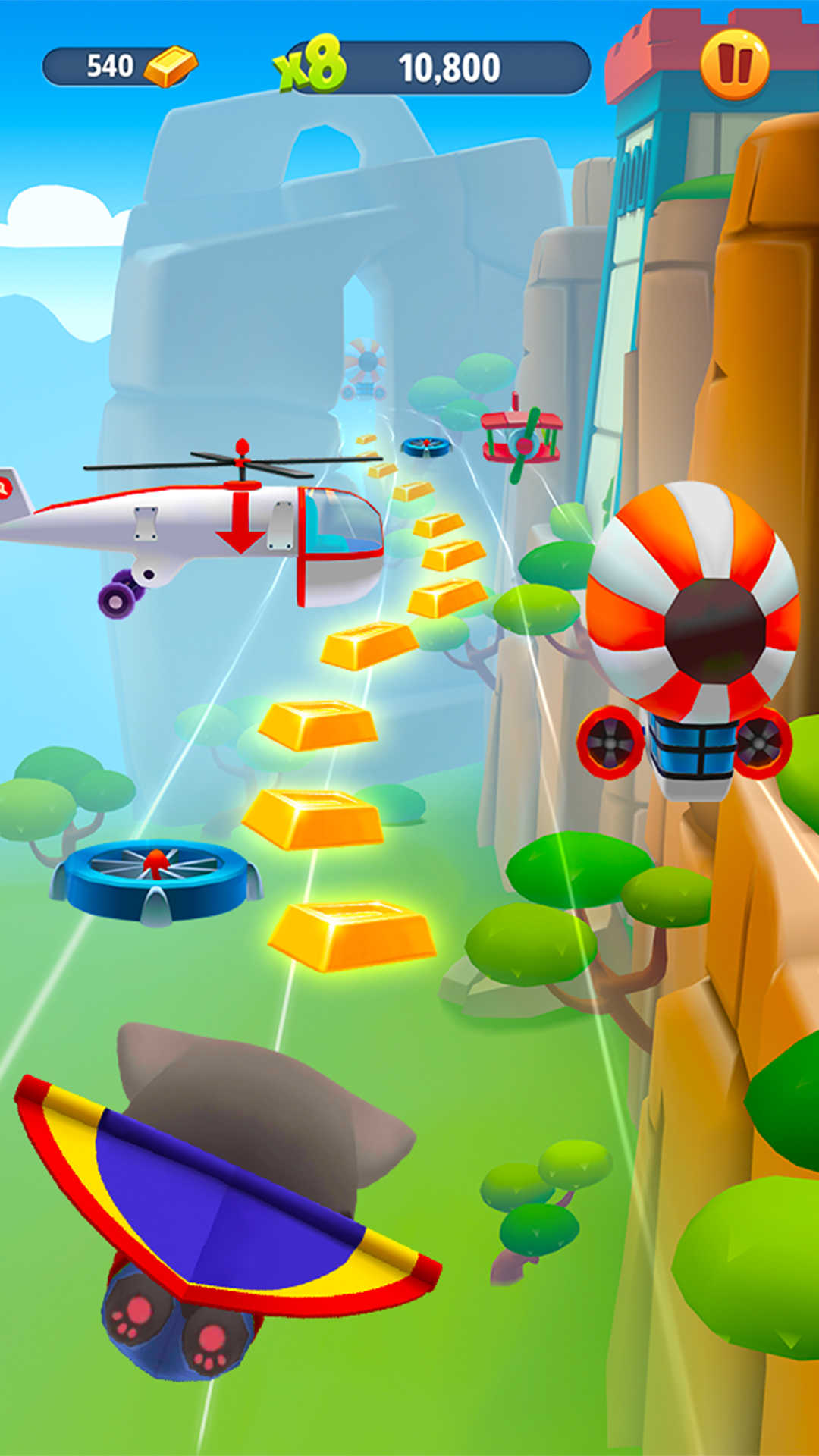Image resolution: width=819 pixels, height=1456 pixels.
Task: Pause the game with the orange button
Action: pos(734,65)
